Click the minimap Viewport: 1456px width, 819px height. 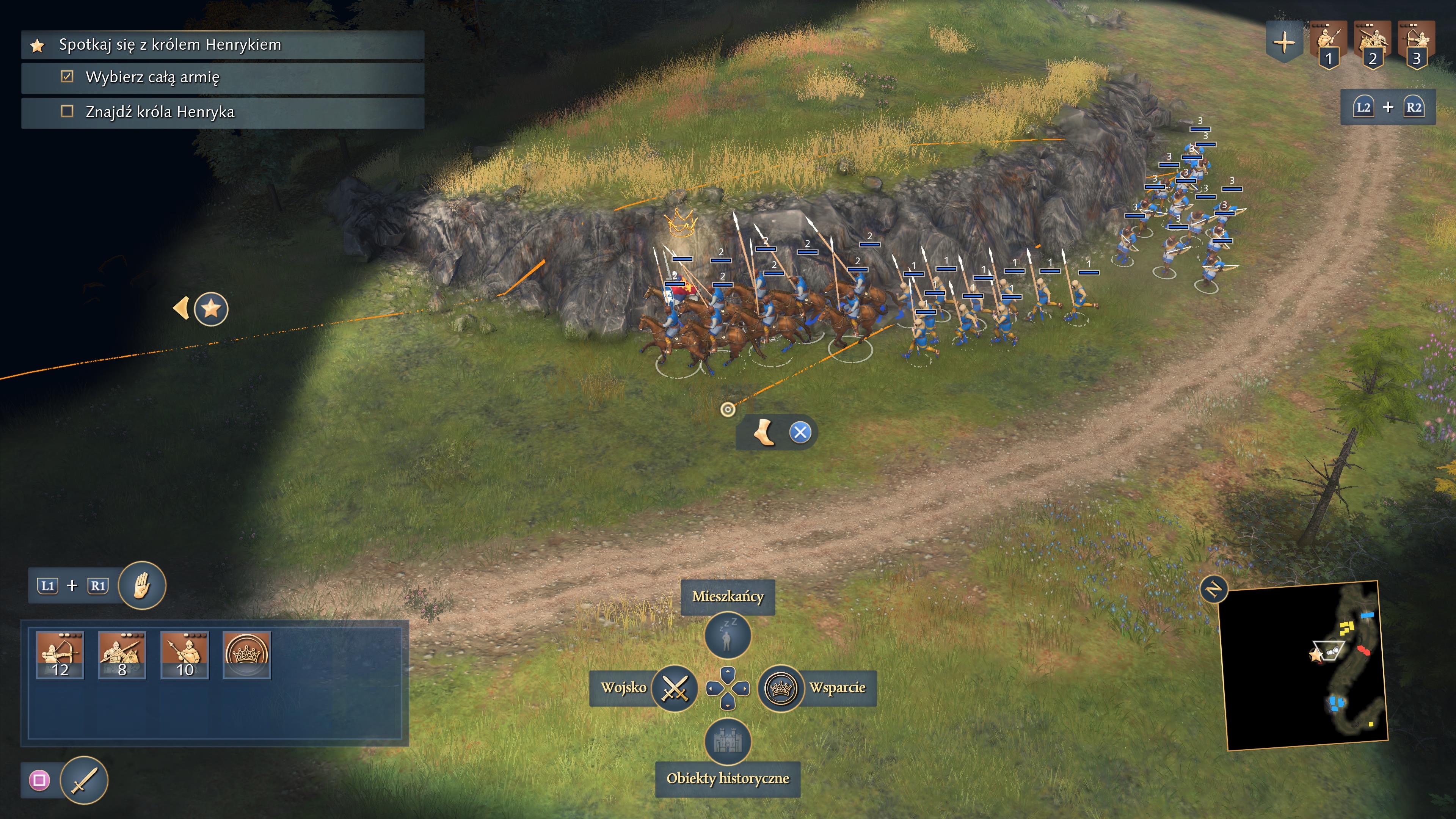tap(1305, 667)
